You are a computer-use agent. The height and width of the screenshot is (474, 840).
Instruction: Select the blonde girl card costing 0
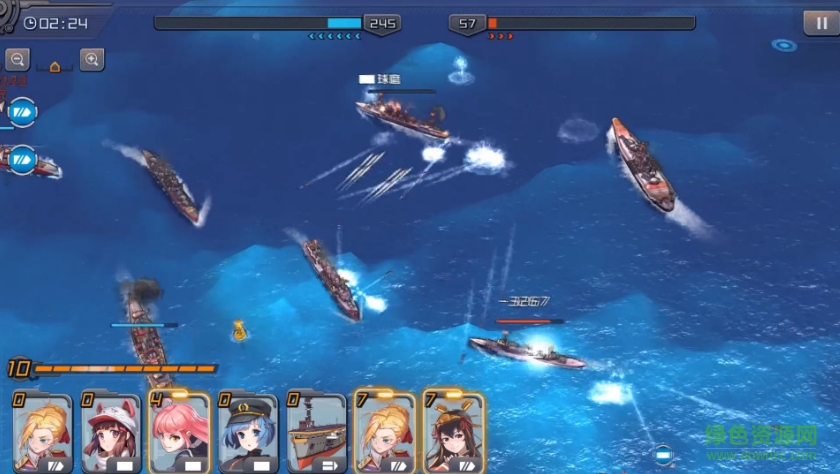click(42, 434)
